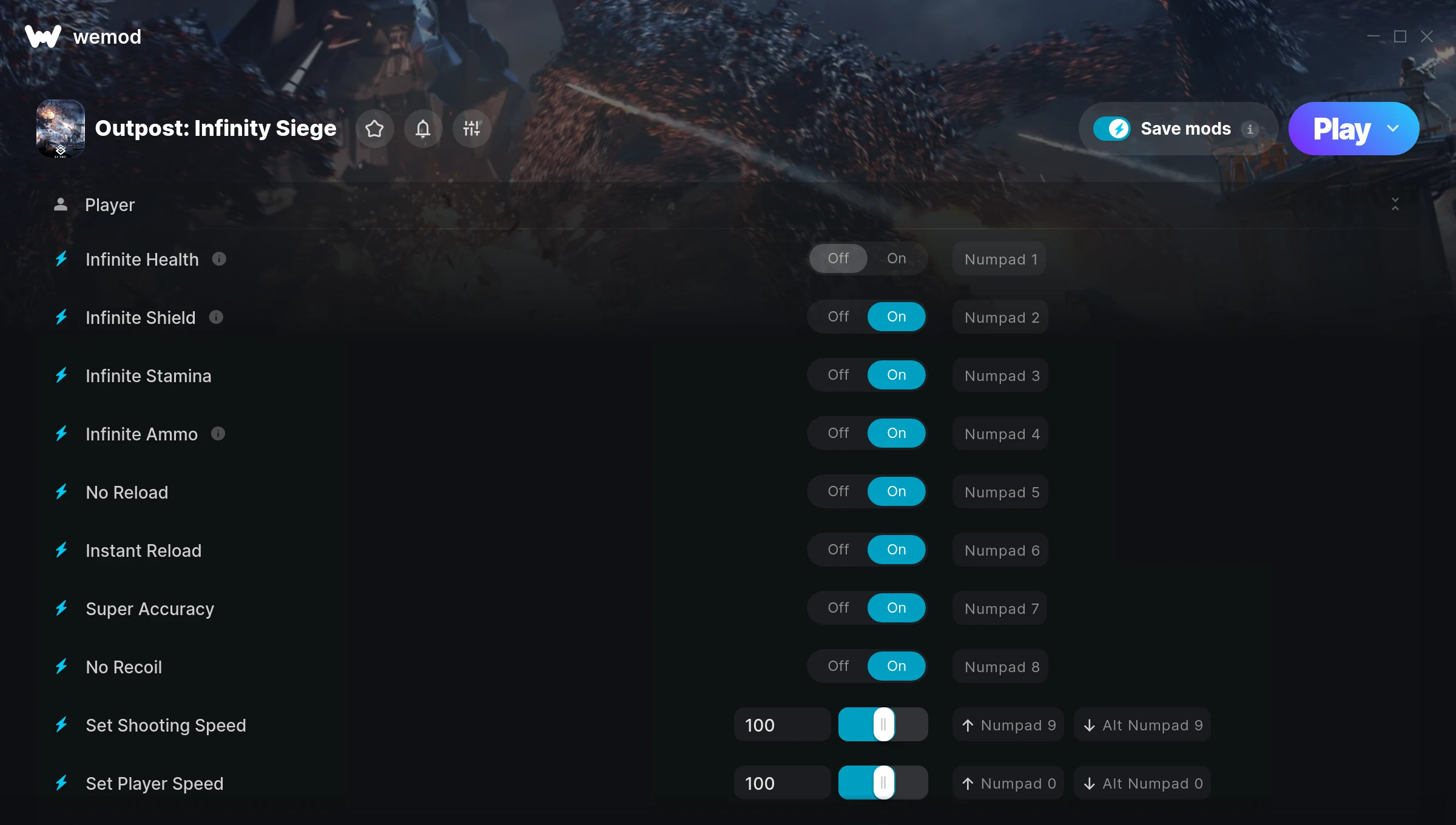Click the Outpost: Infinity Siege game thumbnail
The image size is (1456, 825).
[x=61, y=128]
